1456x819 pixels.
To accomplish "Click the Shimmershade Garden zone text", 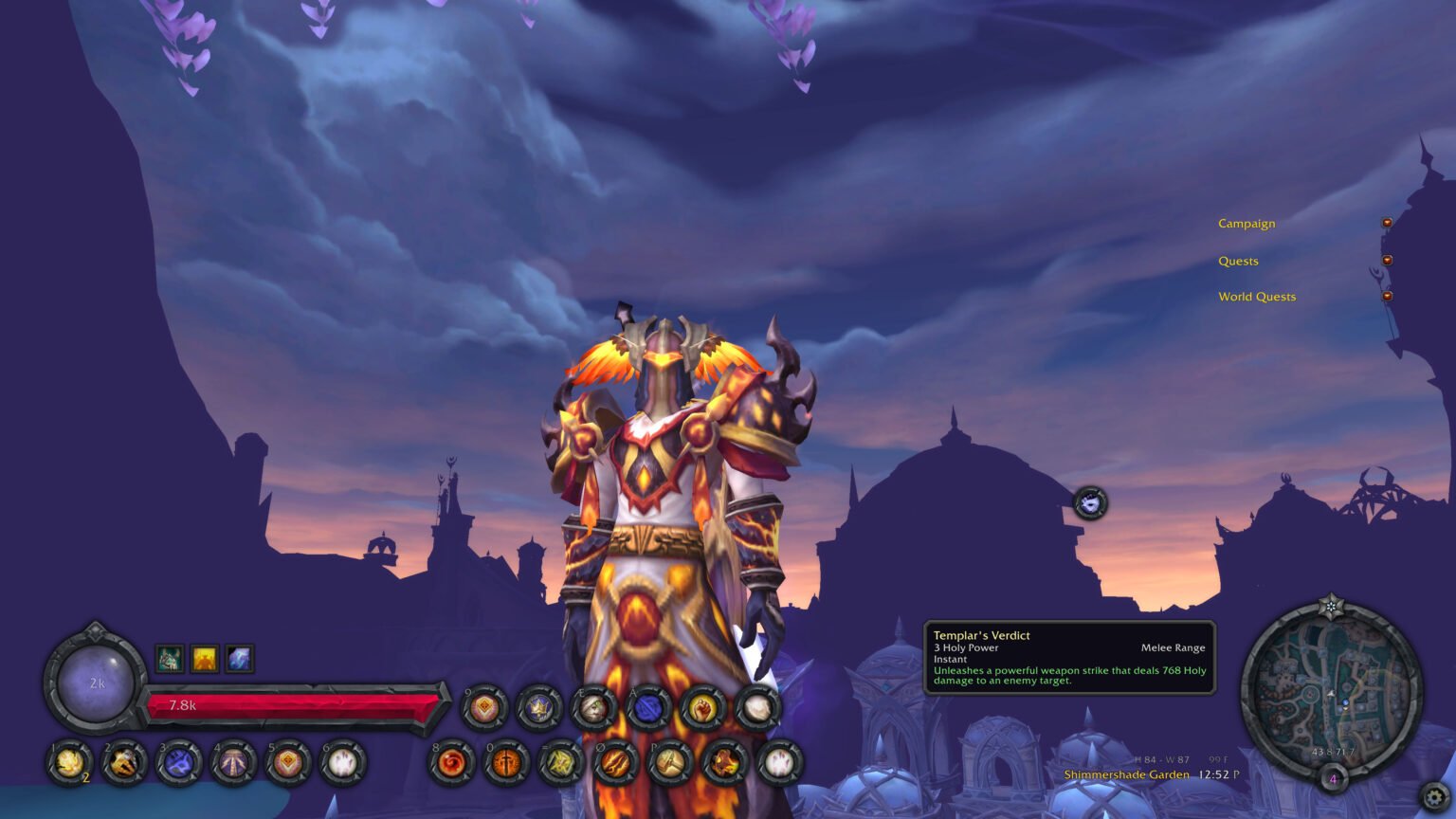I will [x=1125, y=774].
